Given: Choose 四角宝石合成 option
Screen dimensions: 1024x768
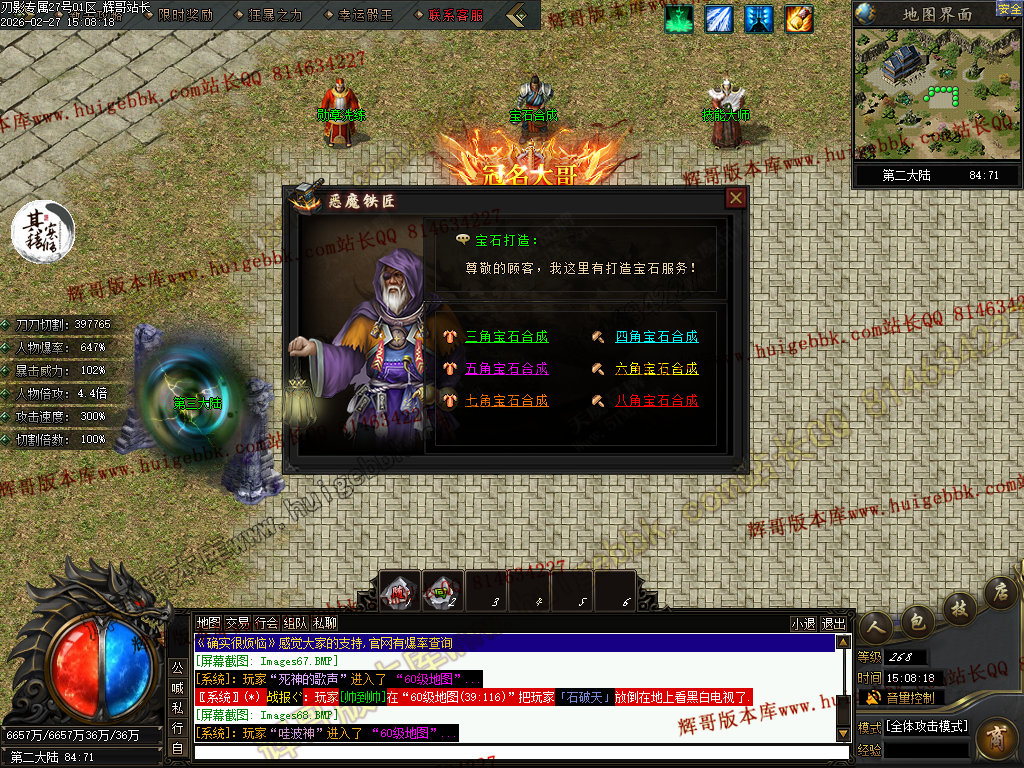Looking at the screenshot, I should coord(656,337).
